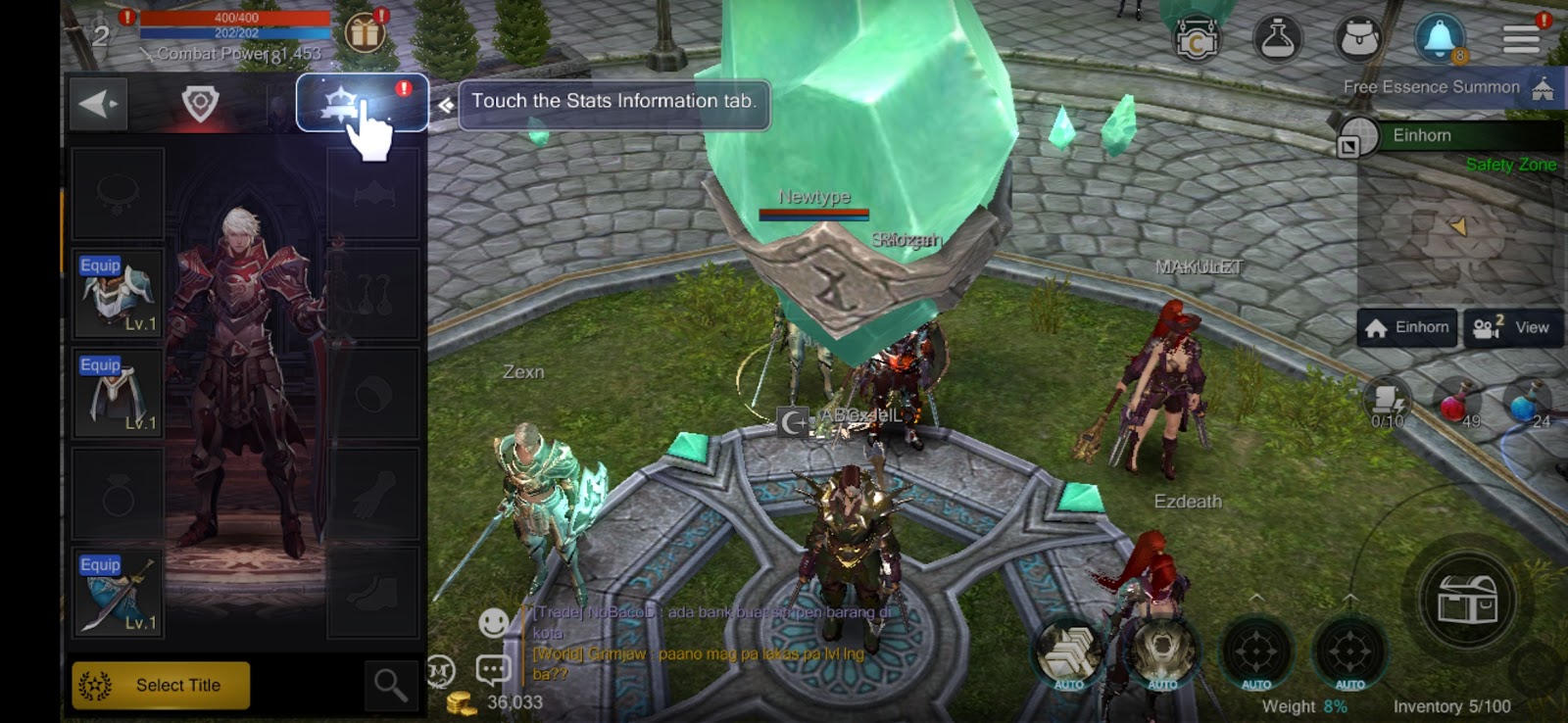
Task: Use the red health potion quick slot
Action: coord(1456,404)
